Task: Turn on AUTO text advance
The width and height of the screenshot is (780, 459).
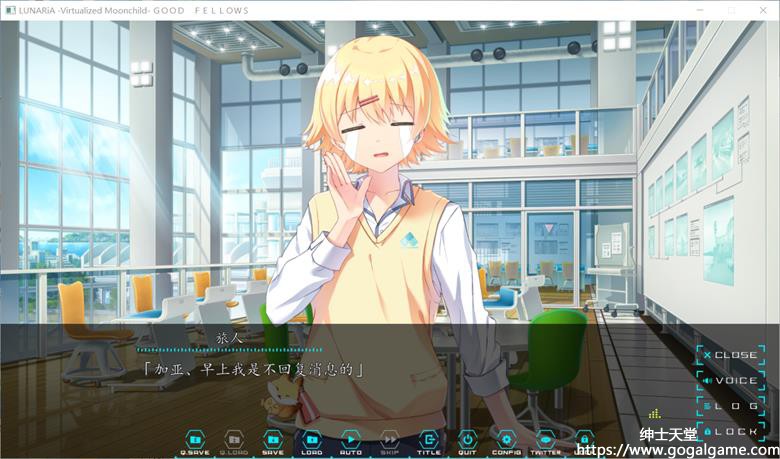Action: [x=351, y=441]
